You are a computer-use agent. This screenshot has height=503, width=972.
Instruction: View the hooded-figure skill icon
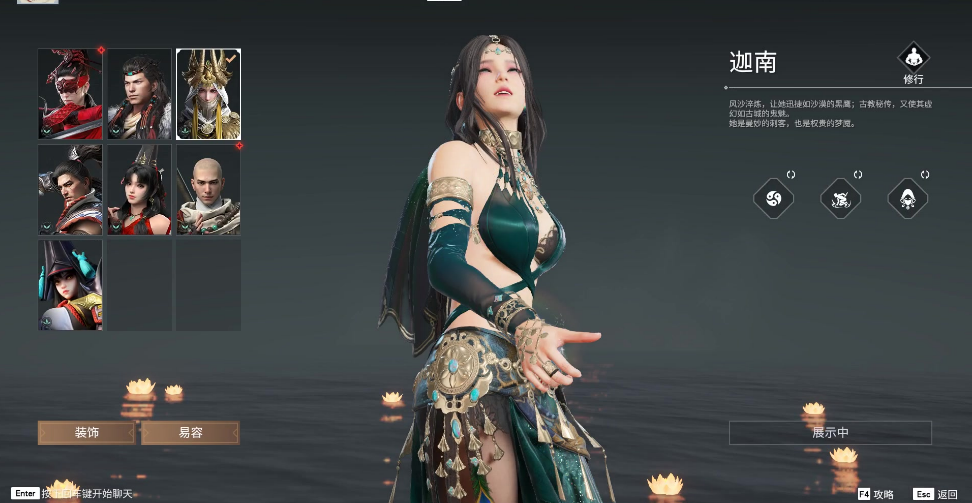click(908, 198)
